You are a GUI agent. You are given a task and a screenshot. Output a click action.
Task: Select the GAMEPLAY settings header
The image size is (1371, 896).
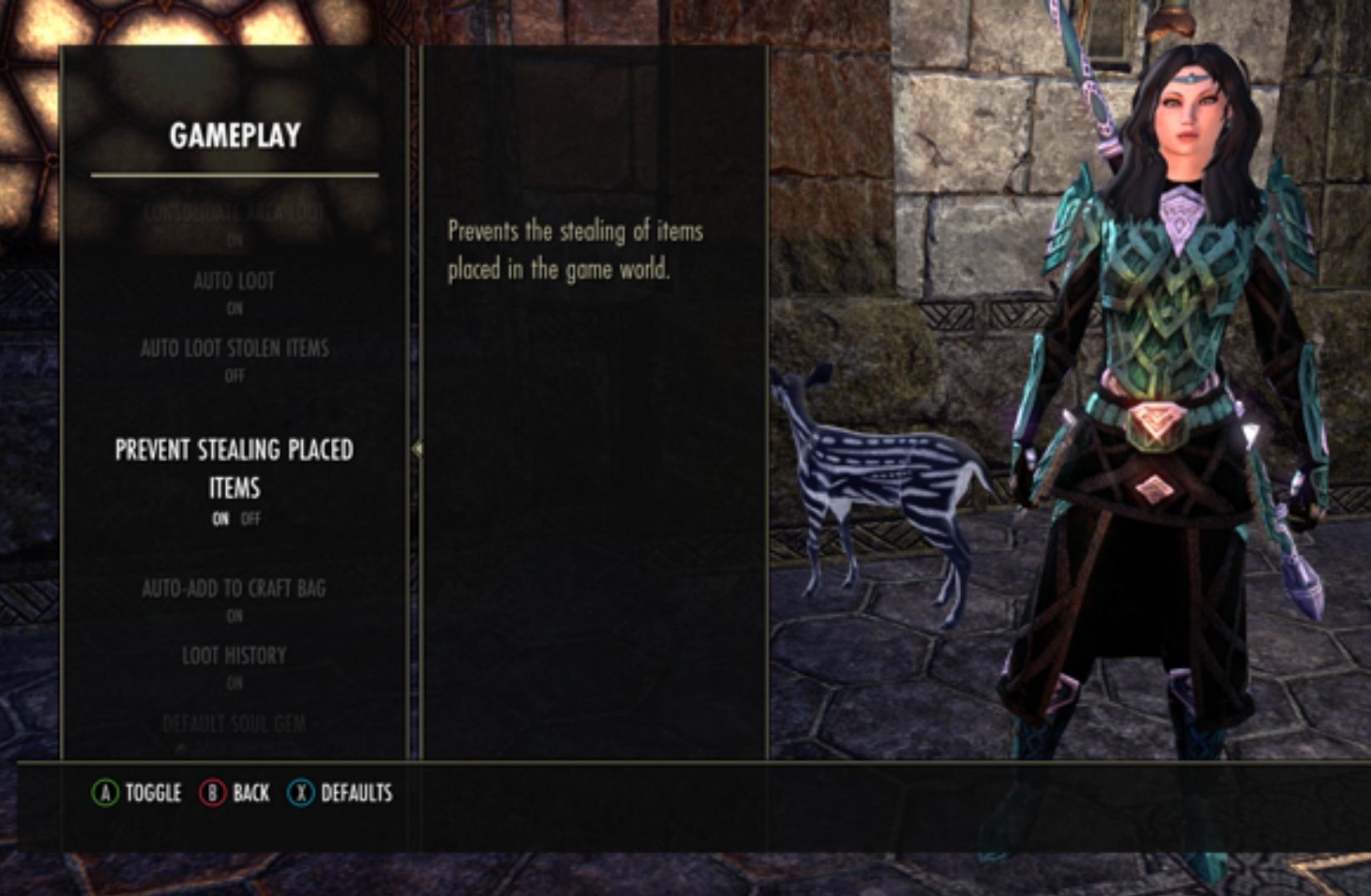click(234, 135)
